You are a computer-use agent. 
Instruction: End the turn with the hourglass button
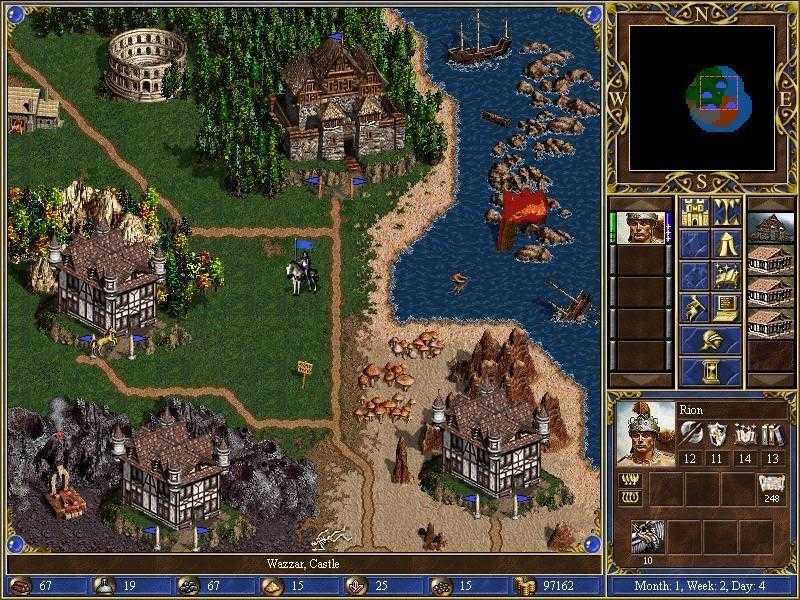pos(711,371)
